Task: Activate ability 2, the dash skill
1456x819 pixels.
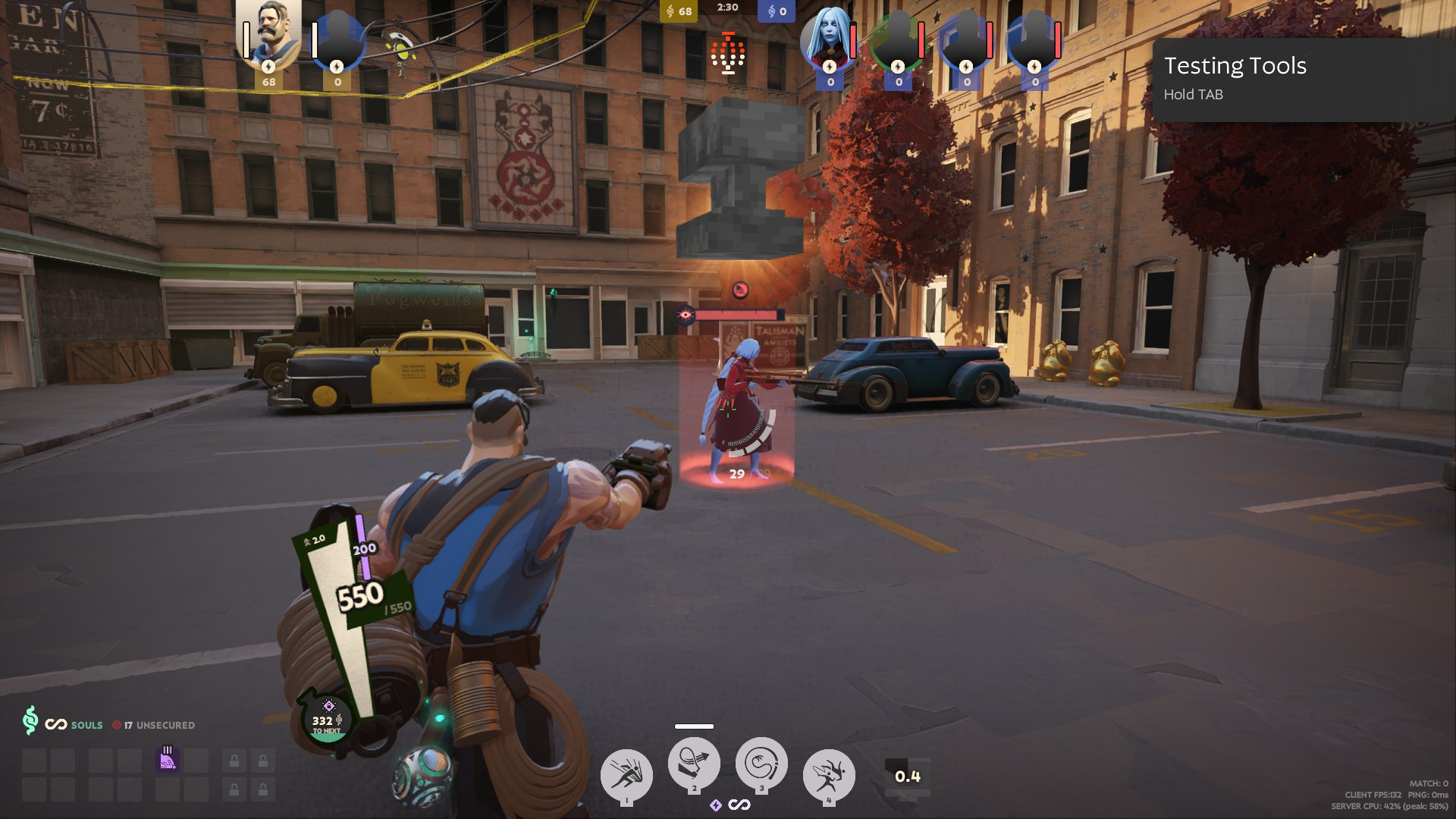Action: 693,766
